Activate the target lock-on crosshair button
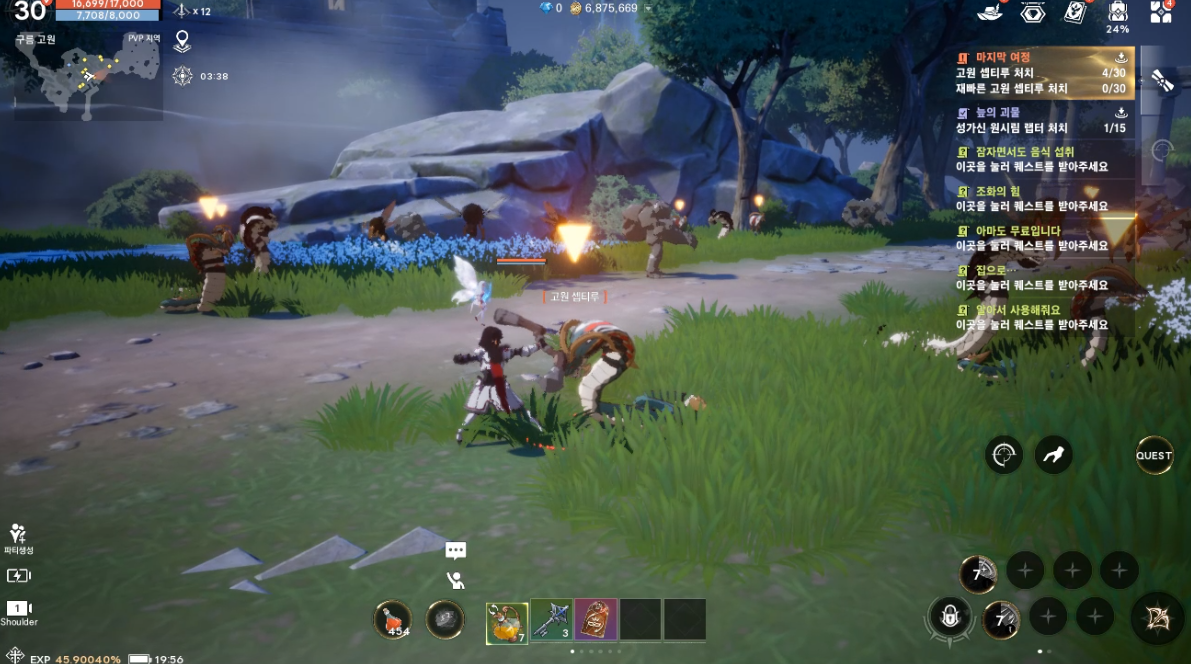This screenshot has width=1191, height=664. tap(1003, 455)
